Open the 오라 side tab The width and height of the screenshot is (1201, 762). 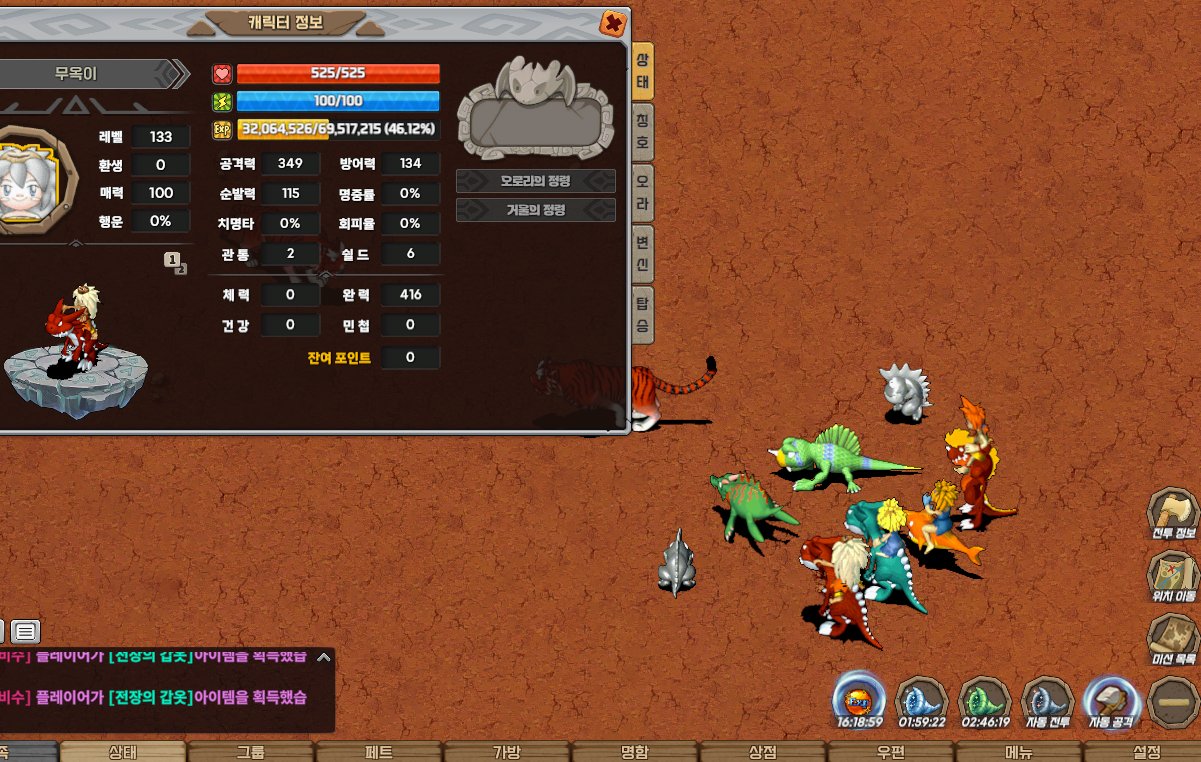643,192
